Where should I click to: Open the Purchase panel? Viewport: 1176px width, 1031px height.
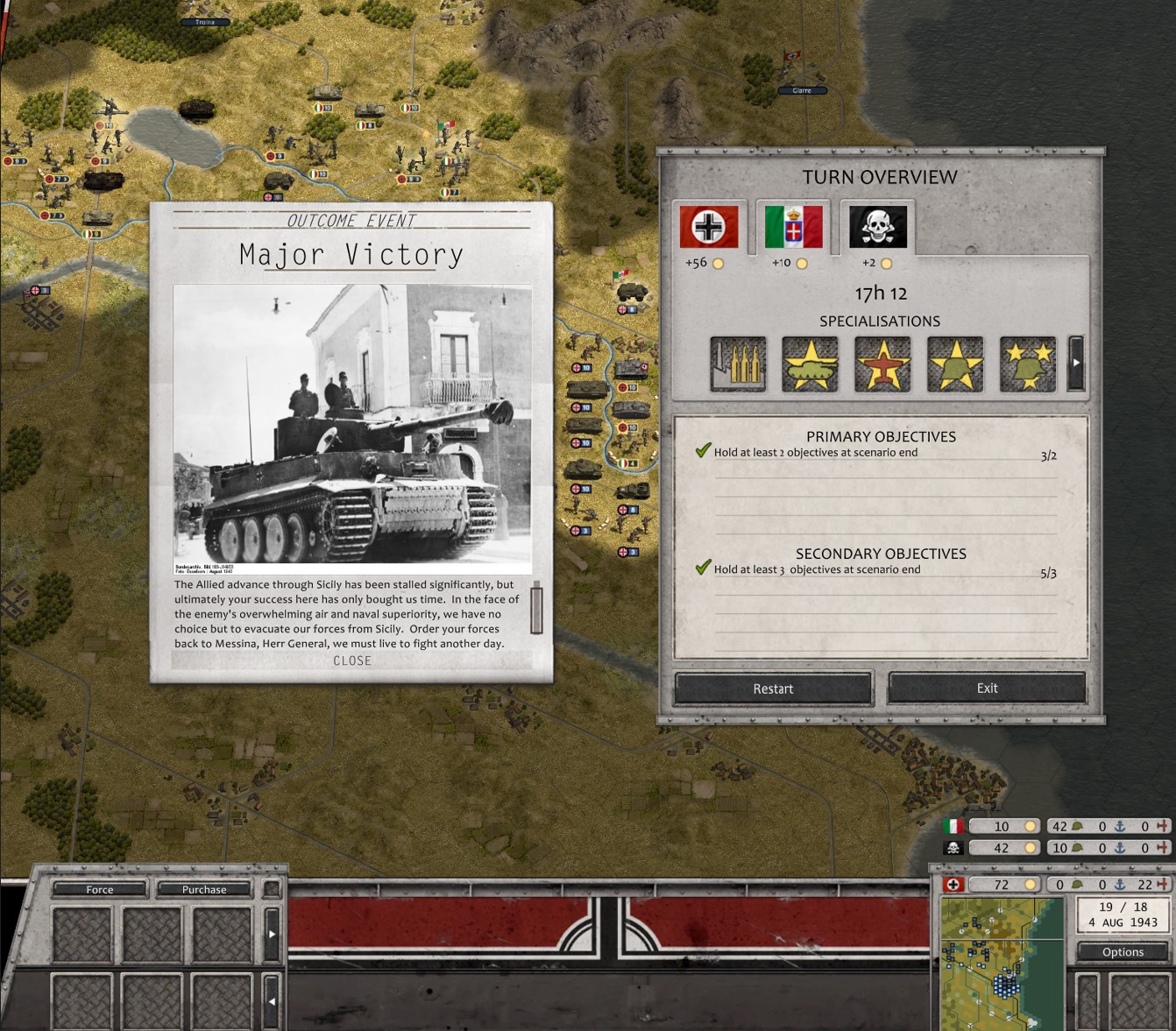[204, 889]
